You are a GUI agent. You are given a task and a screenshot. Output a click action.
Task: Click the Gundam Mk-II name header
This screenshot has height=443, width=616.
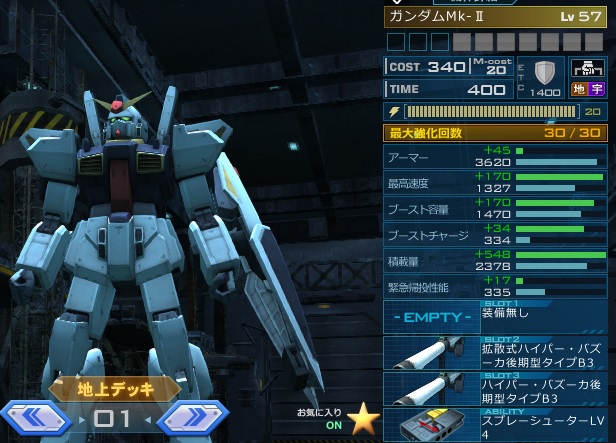(x=495, y=16)
